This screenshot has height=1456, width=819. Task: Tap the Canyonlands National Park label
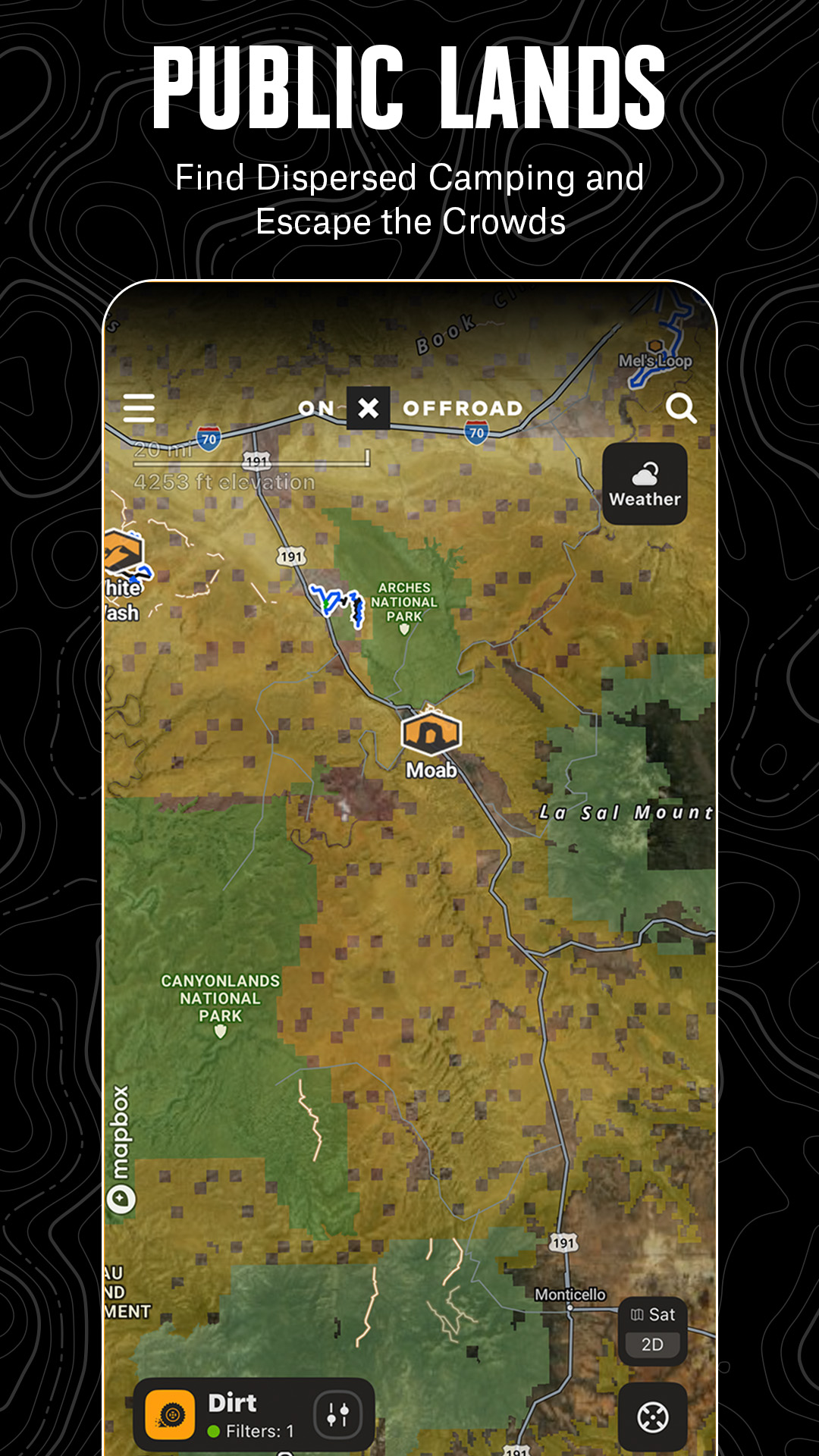point(220,999)
